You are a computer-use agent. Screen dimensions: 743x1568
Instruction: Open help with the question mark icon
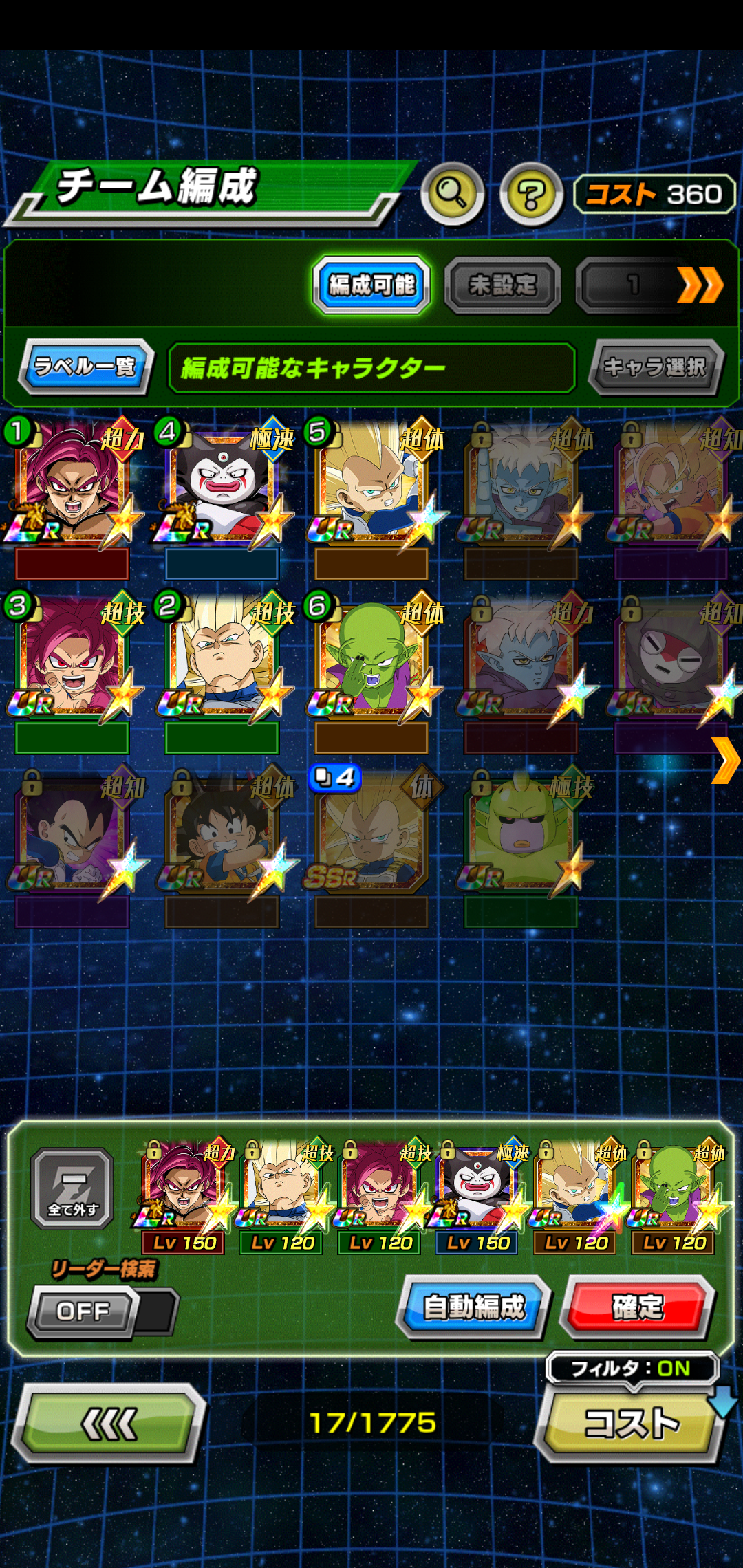point(530,195)
